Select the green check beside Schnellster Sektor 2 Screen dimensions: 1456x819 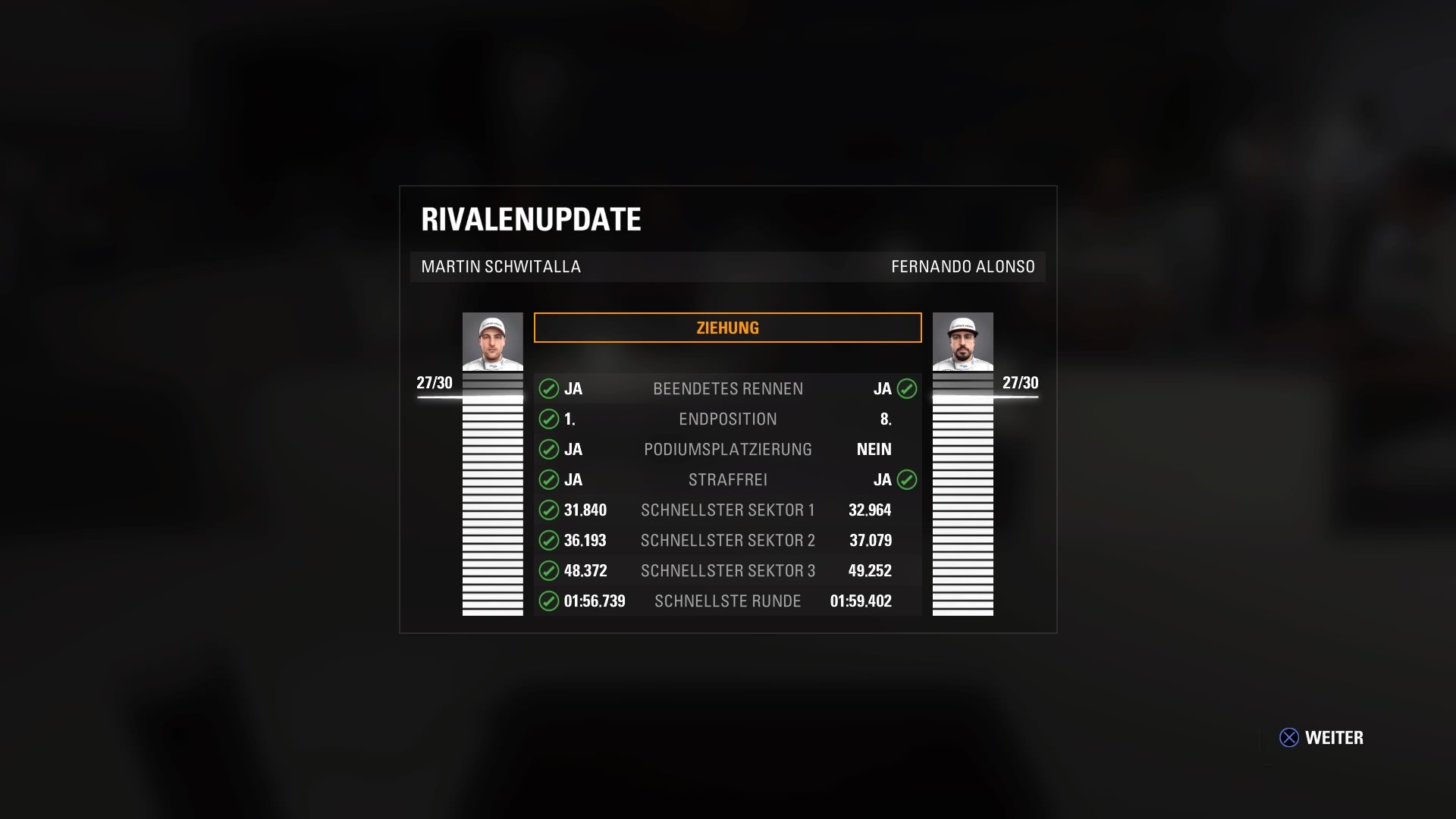[549, 540]
